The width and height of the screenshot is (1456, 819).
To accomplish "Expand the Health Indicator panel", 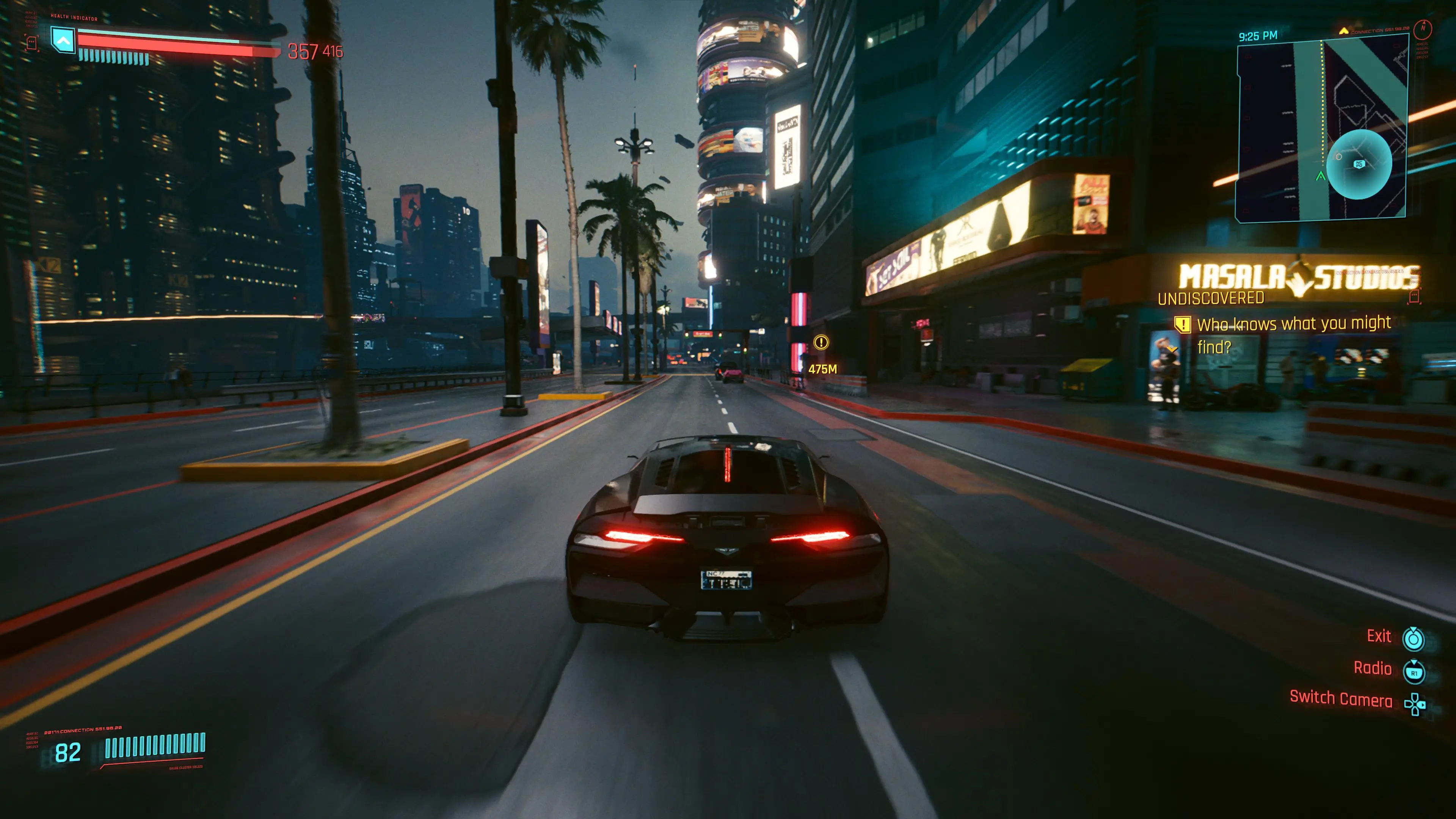I will pos(74,18).
